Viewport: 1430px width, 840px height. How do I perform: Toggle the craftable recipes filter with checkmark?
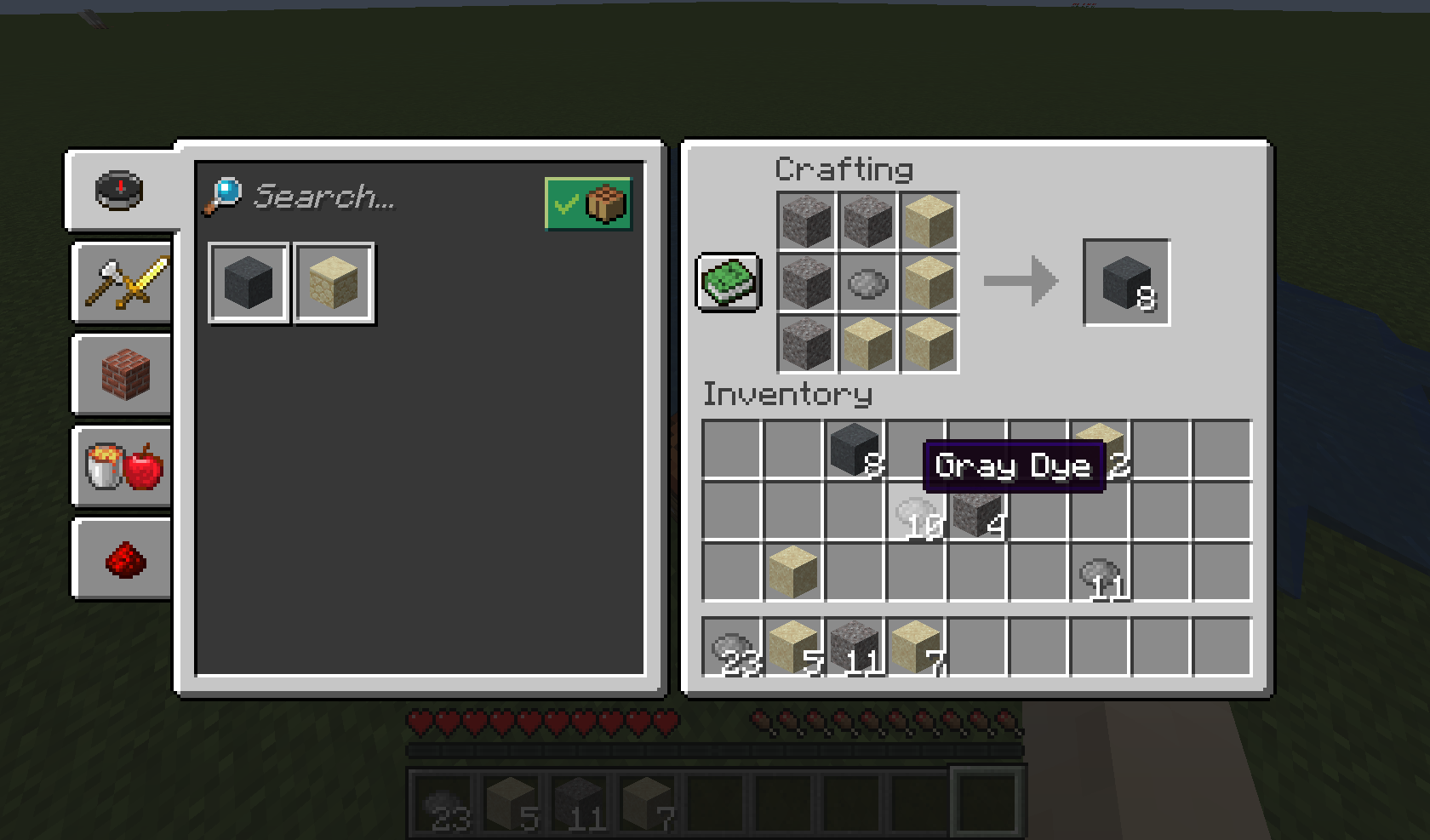coord(589,203)
